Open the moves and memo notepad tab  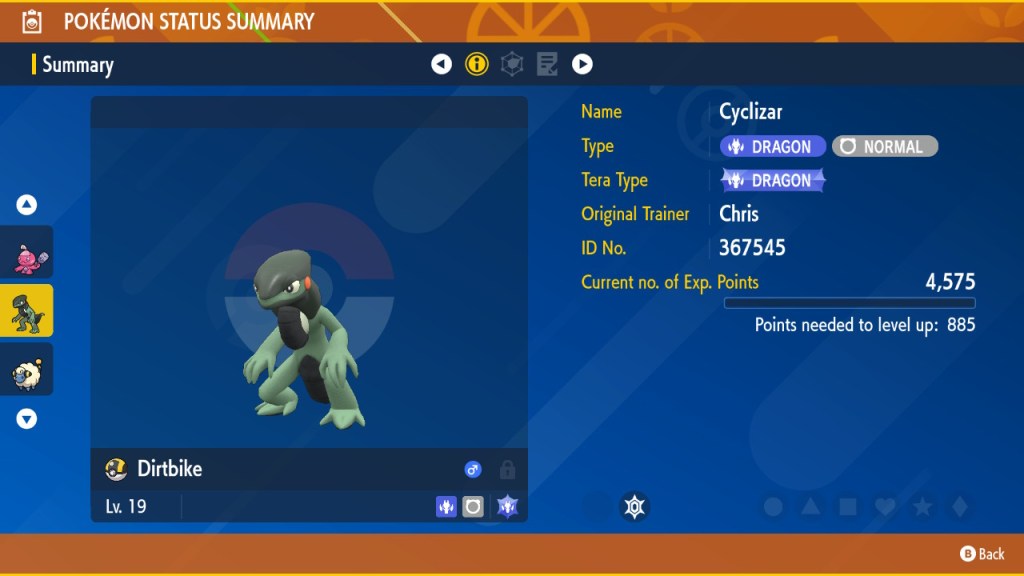click(547, 65)
